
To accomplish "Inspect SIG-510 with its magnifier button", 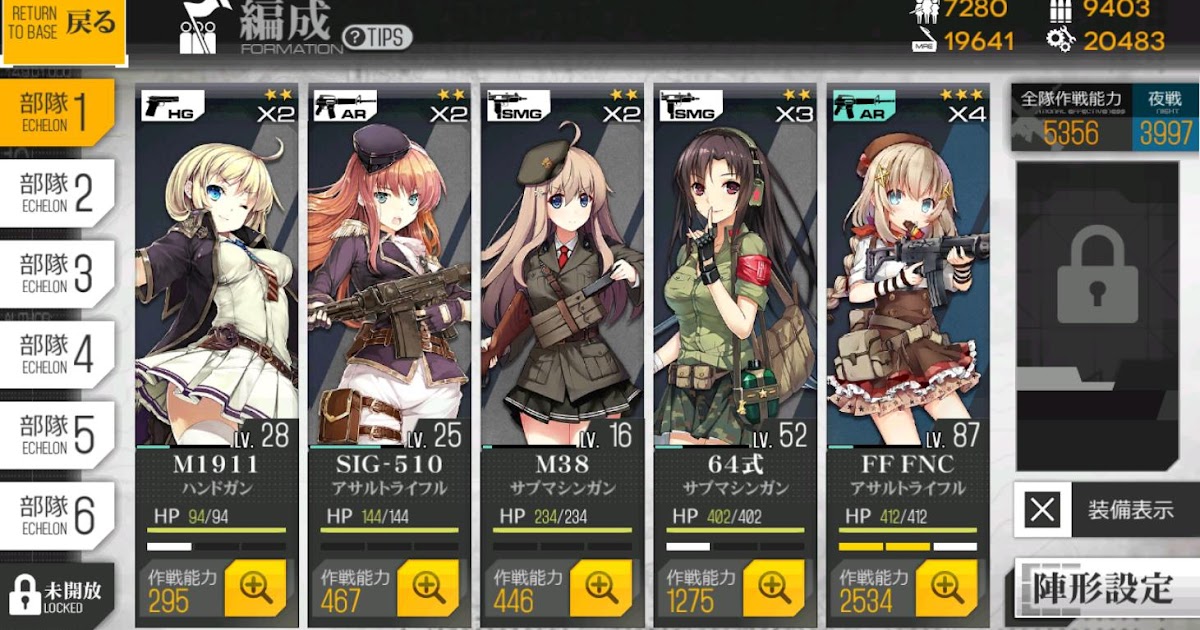I will (428, 588).
